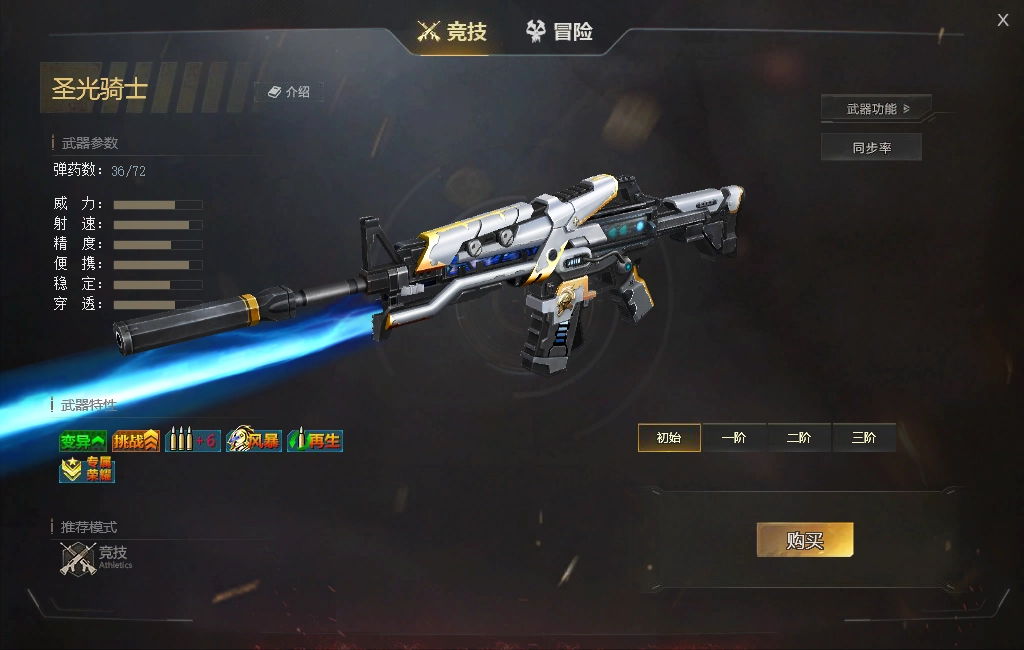Screen dimensions: 1024x650
Task: Switch to the 冒险 tab
Action: tap(560, 32)
